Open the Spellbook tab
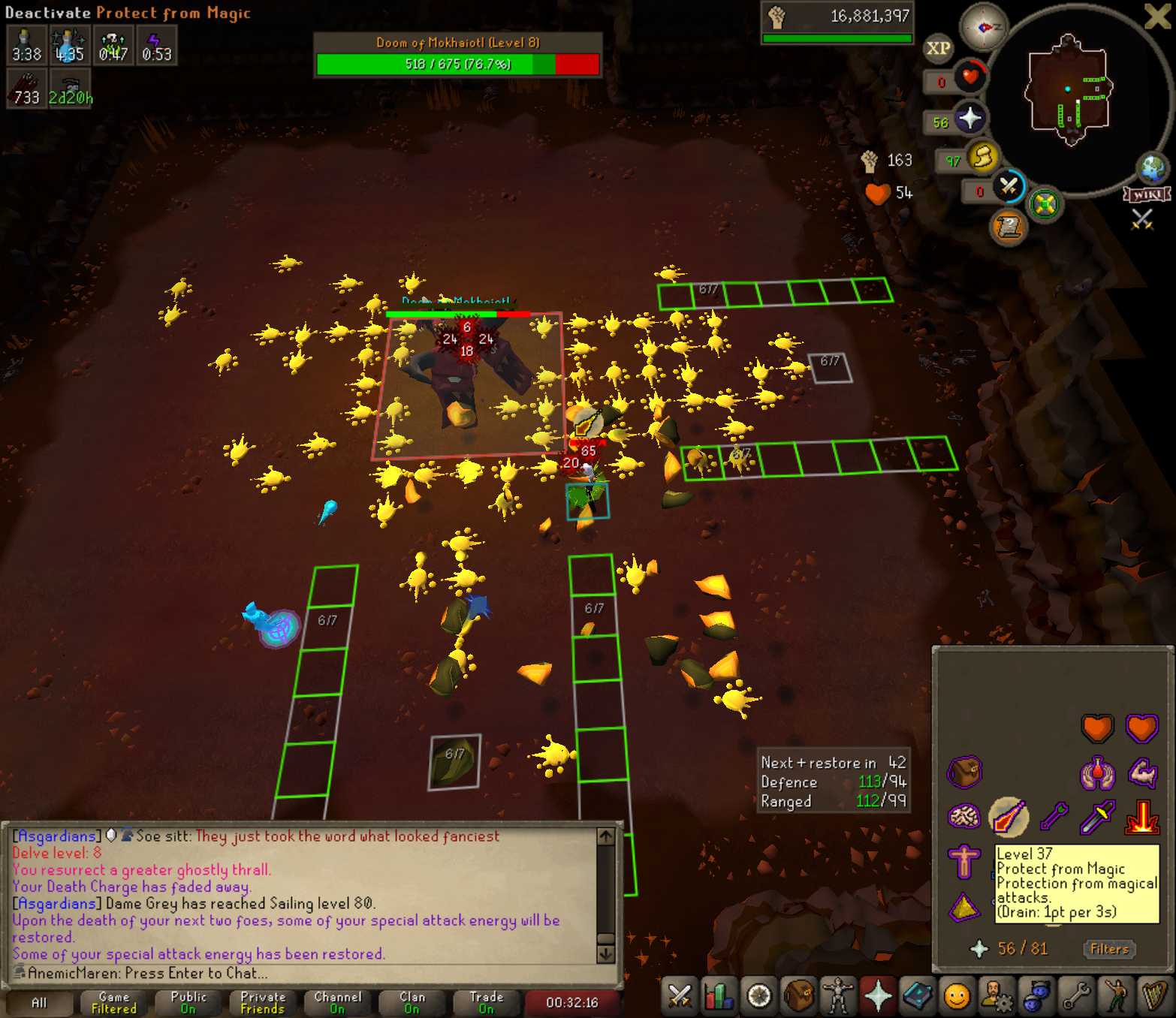The image size is (1176, 1018). coord(917,996)
